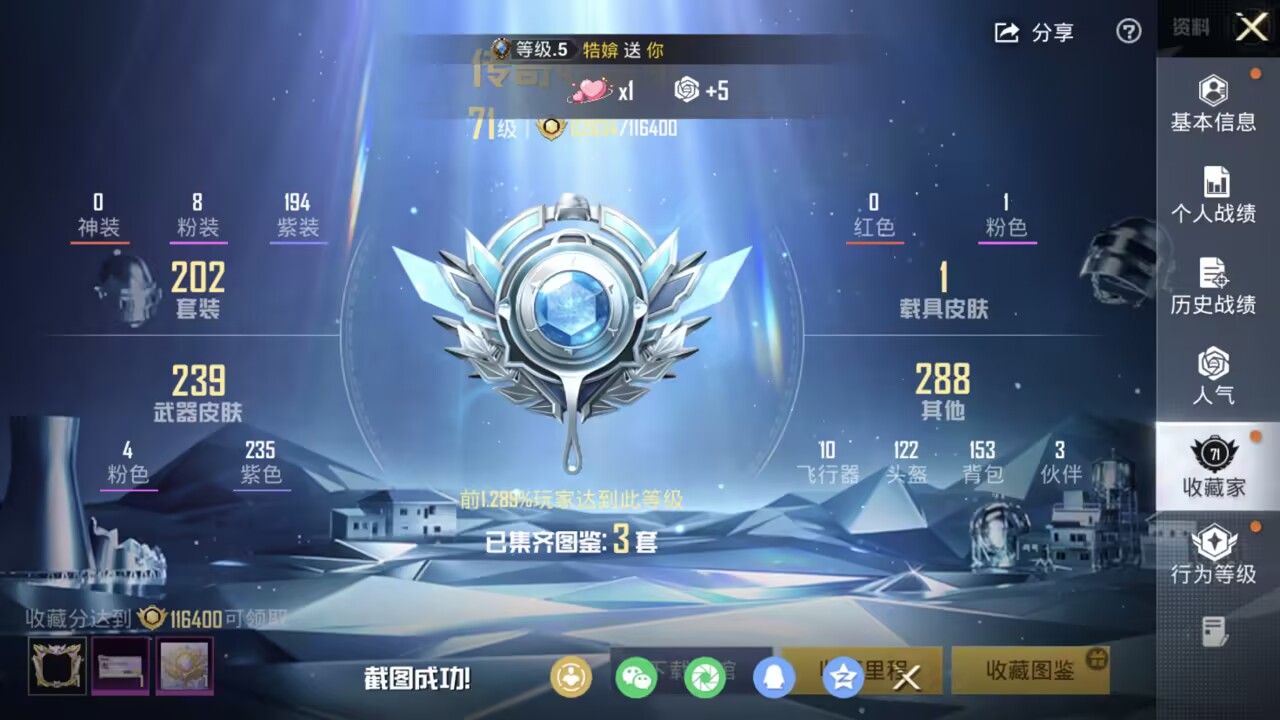Open the 收藏图鉴 collection catalog
The image size is (1280, 720).
click(1031, 672)
